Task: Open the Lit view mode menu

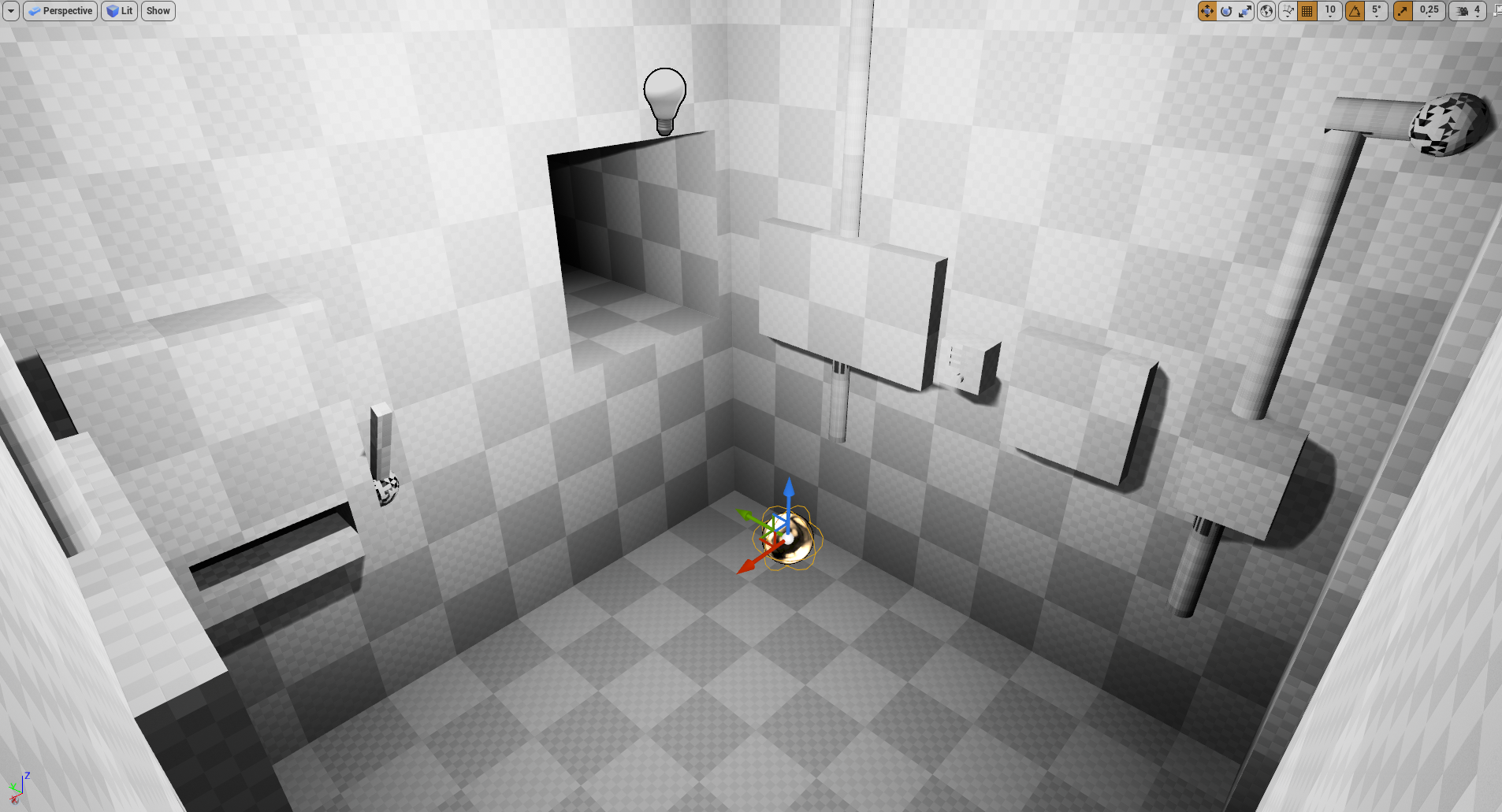Action: point(120,10)
